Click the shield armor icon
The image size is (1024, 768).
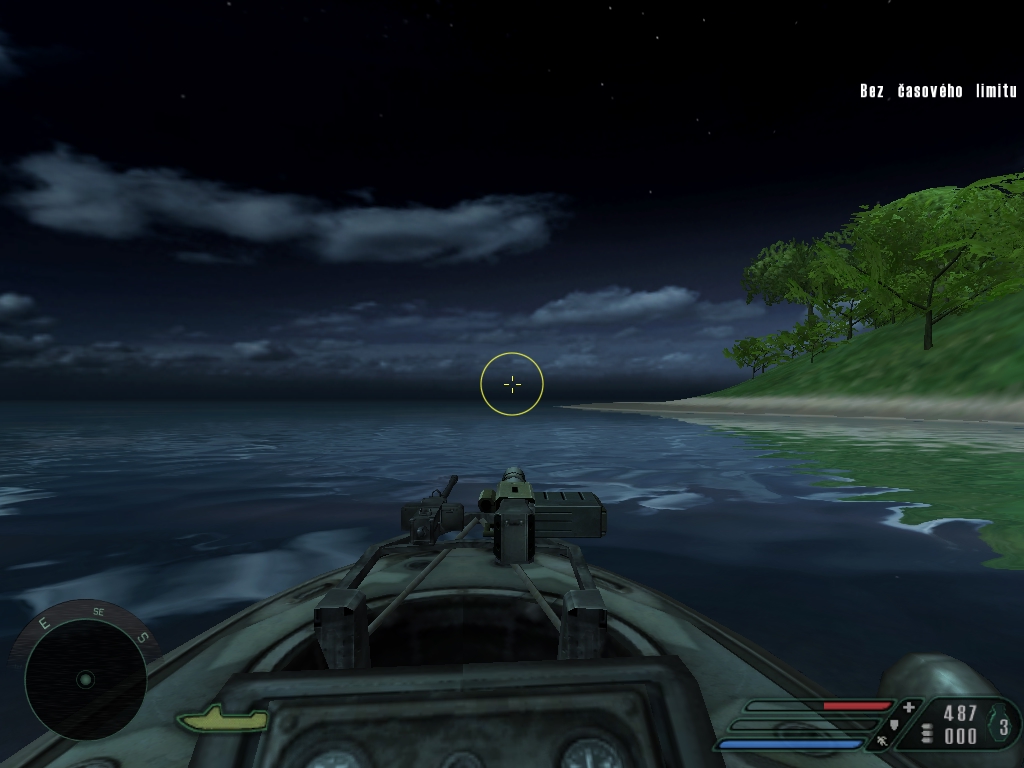tap(894, 724)
